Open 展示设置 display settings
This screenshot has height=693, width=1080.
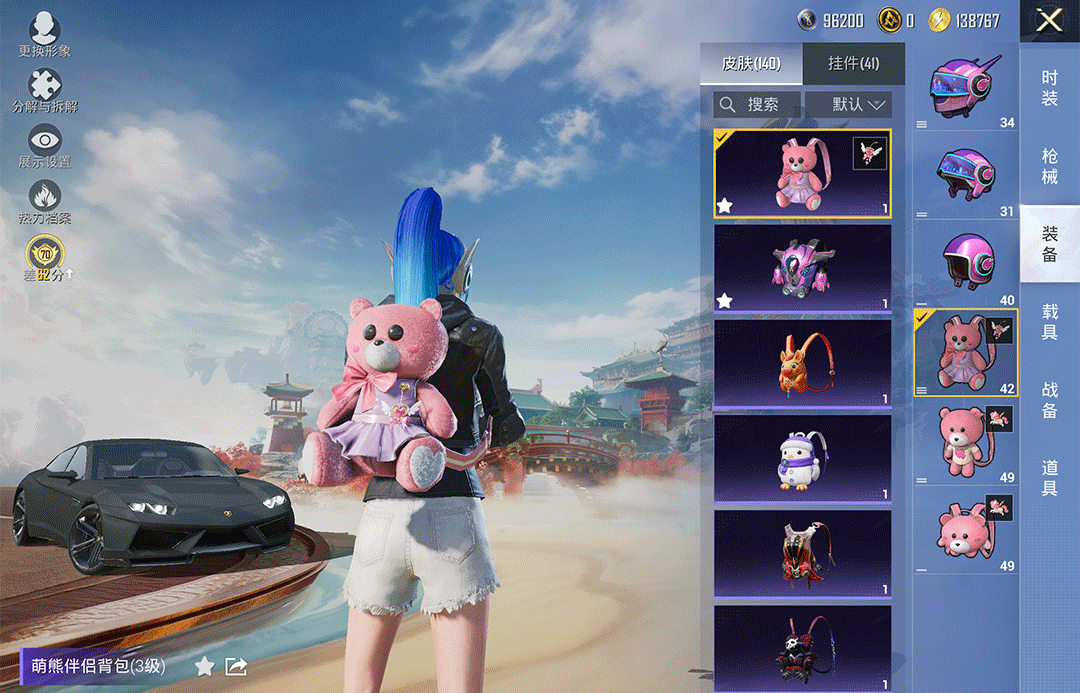coord(45,146)
